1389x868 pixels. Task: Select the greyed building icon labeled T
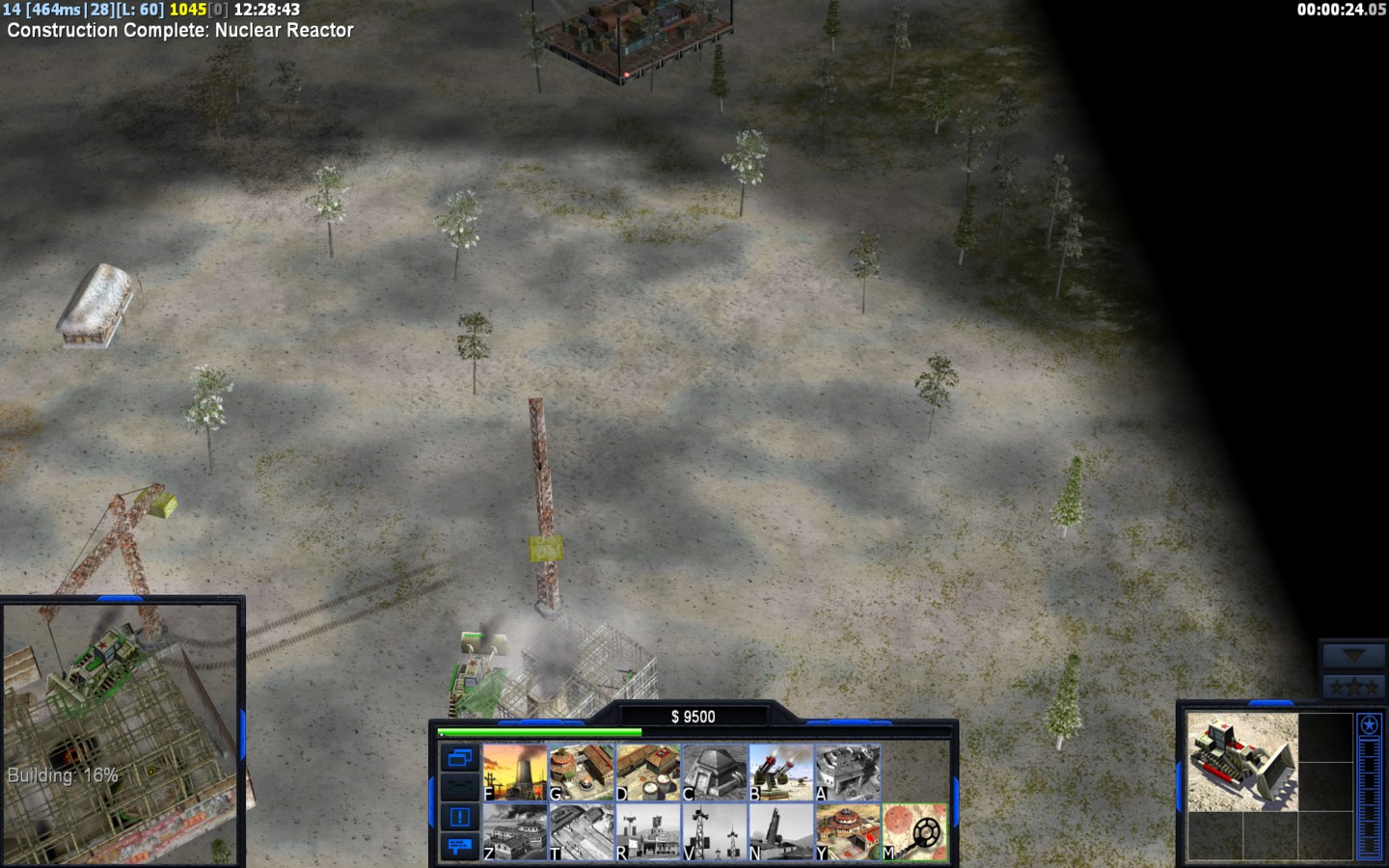pos(582,832)
